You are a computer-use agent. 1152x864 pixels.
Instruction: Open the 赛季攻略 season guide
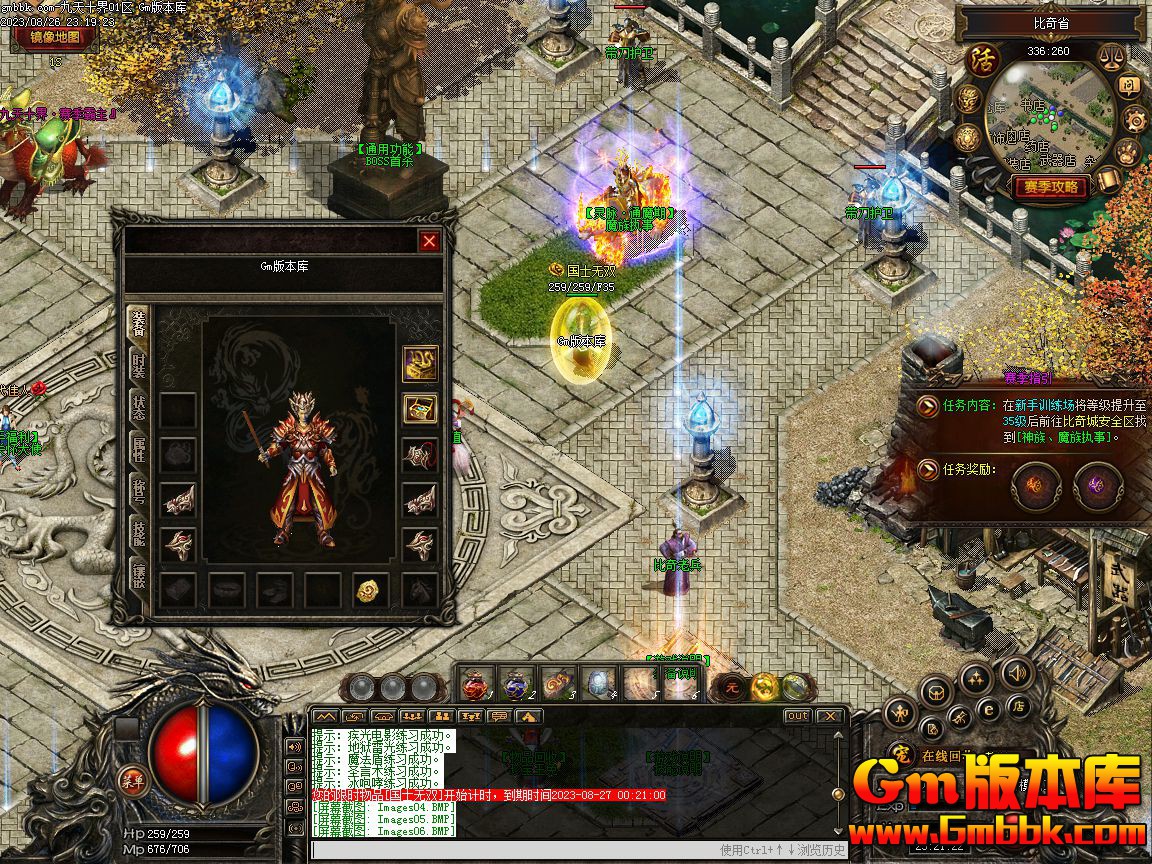point(1051,187)
